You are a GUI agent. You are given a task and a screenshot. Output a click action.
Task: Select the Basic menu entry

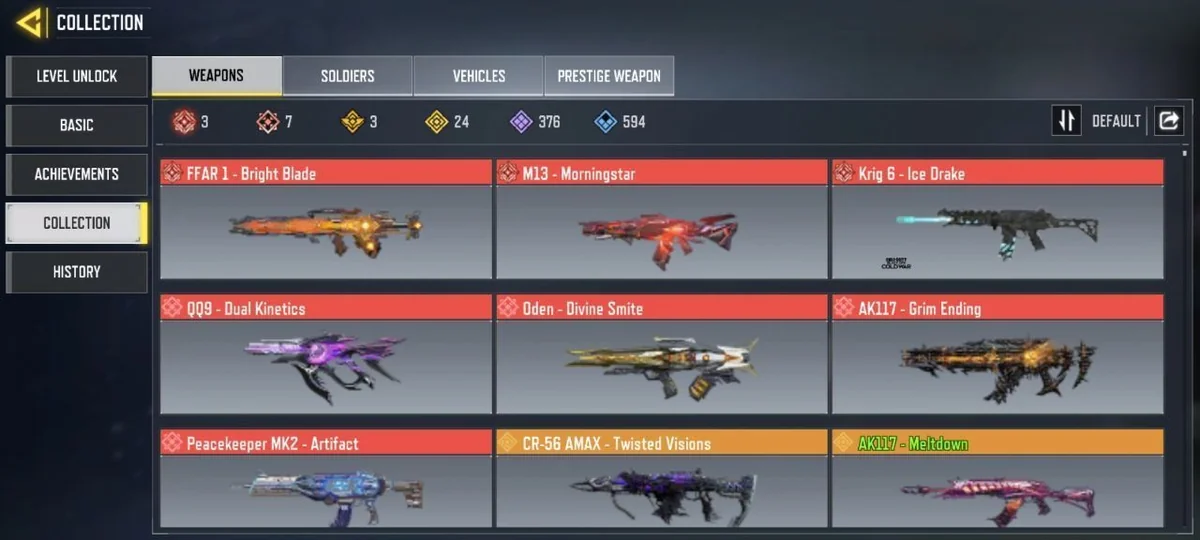point(76,125)
